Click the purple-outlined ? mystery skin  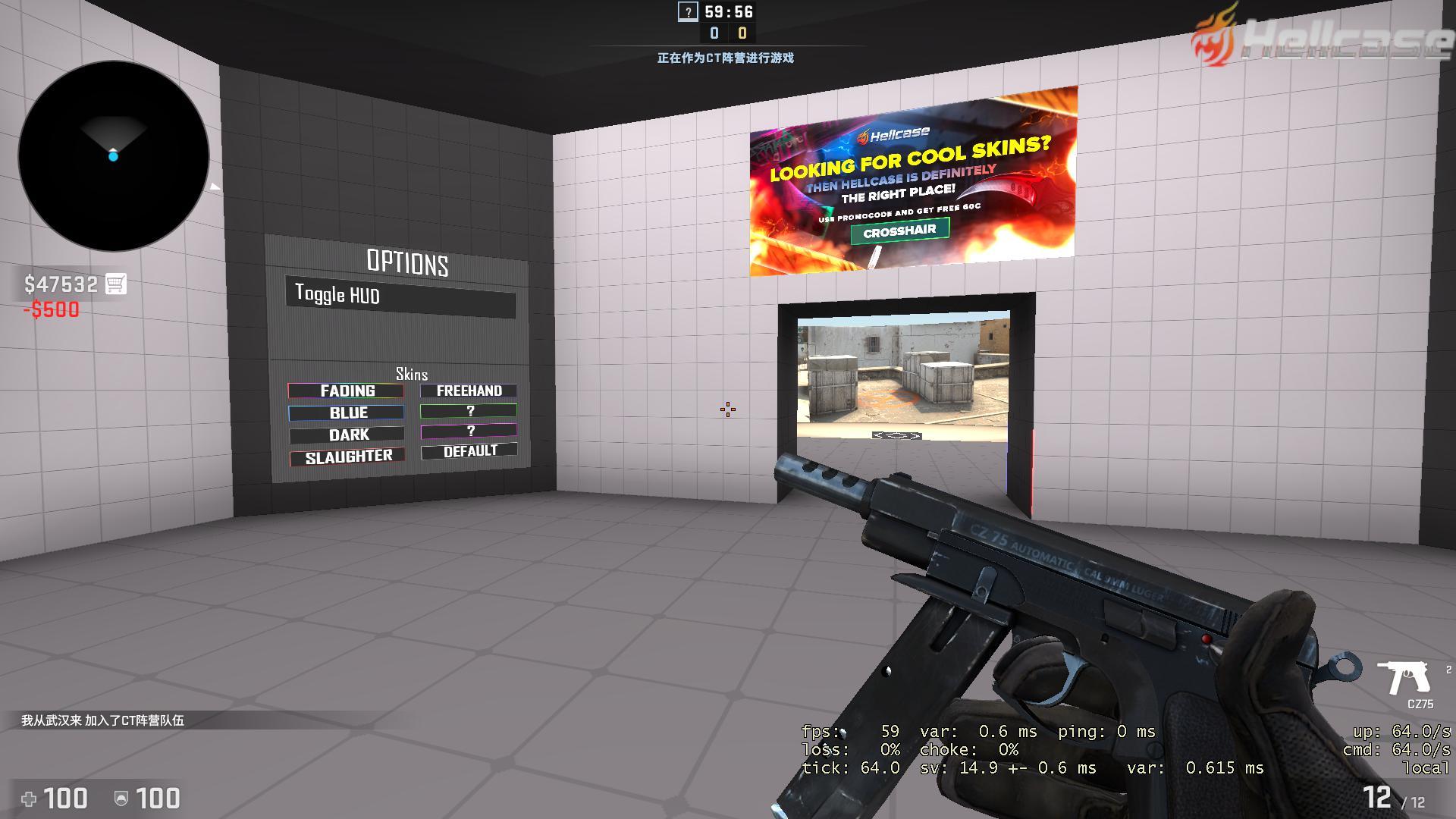(470, 430)
